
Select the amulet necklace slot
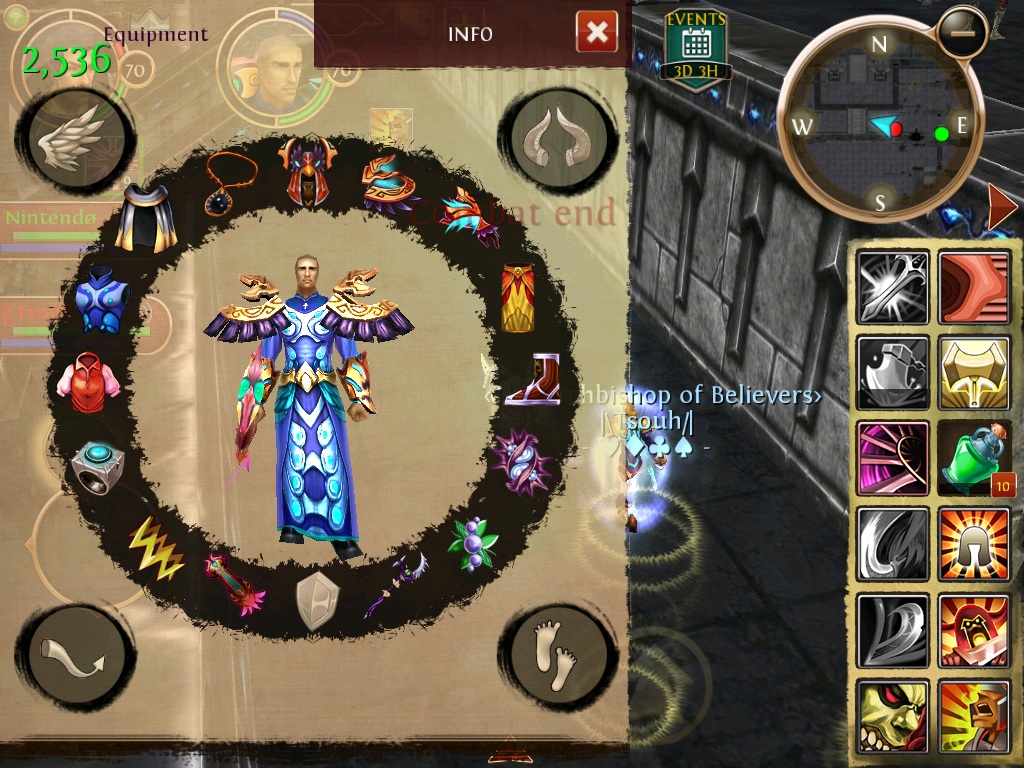(230, 181)
